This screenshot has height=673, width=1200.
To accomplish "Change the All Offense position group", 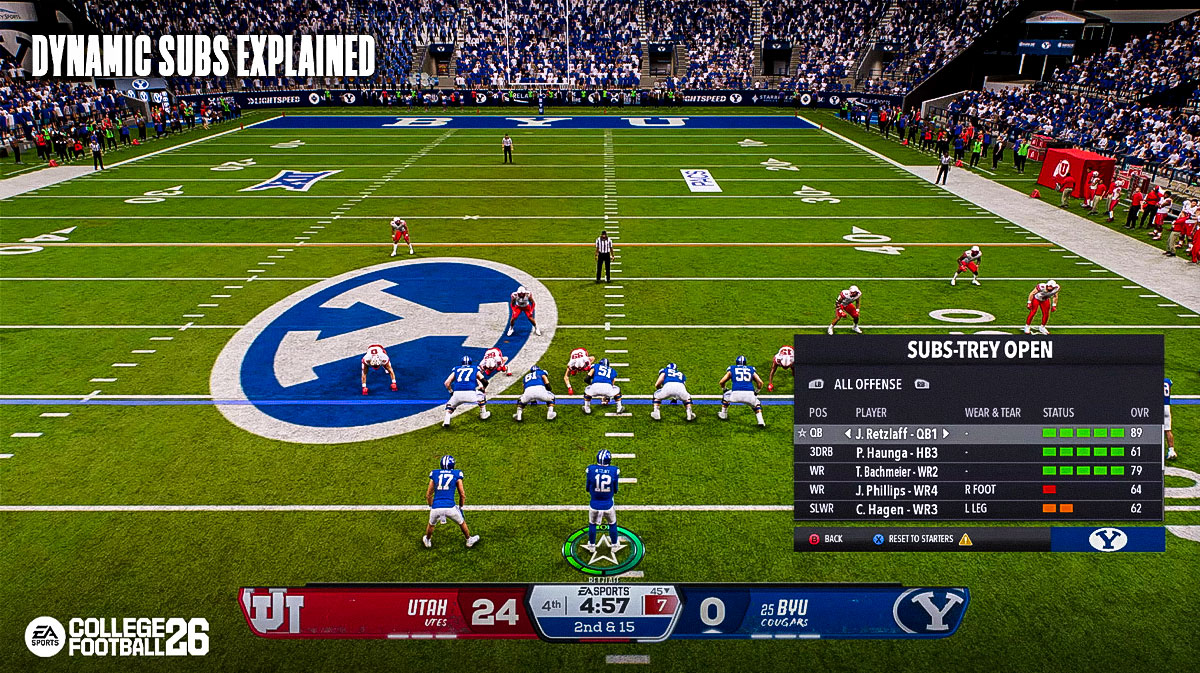I will (x=868, y=384).
